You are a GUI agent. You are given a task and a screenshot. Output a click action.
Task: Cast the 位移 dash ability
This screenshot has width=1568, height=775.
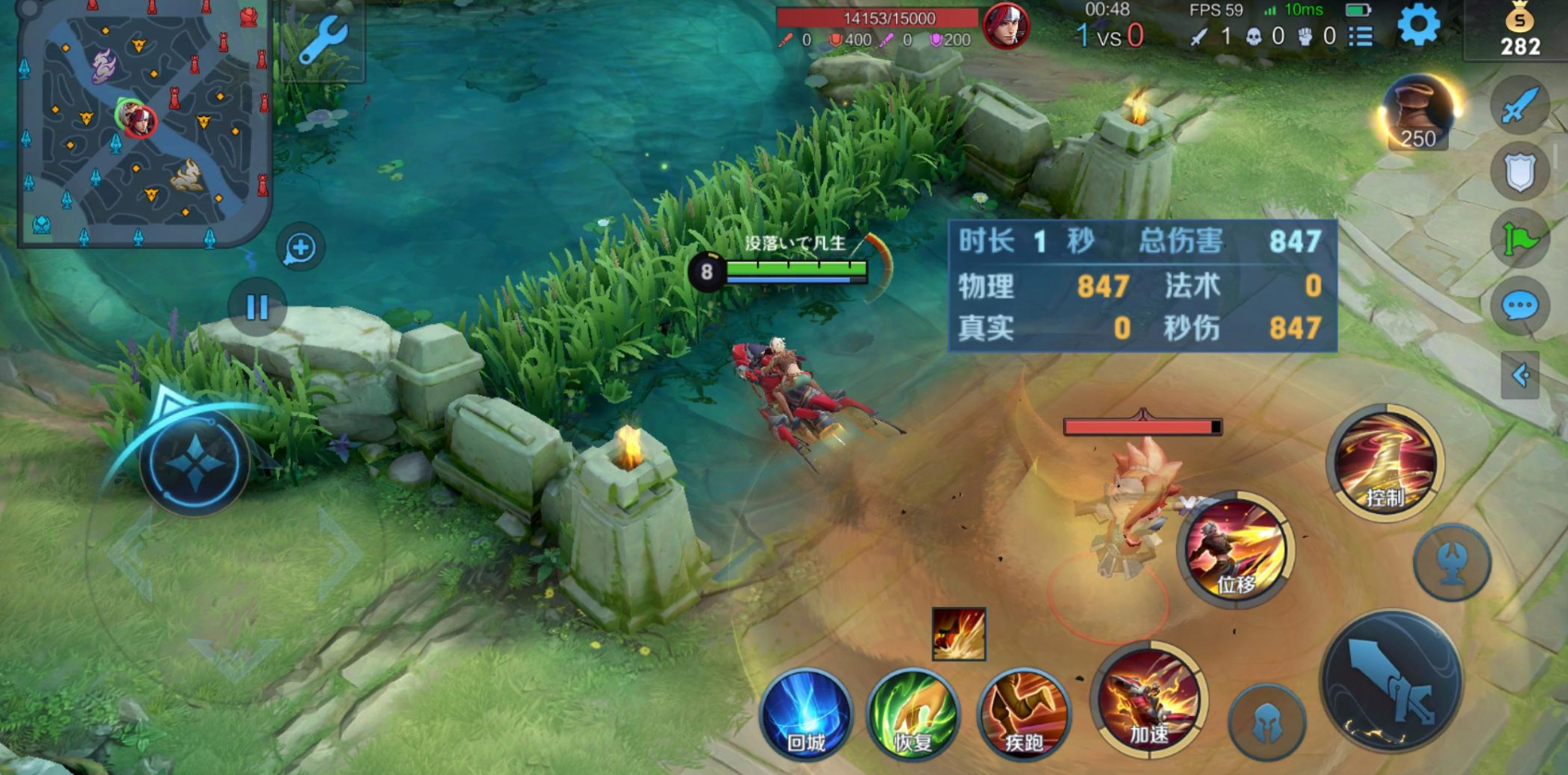tap(1236, 549)
